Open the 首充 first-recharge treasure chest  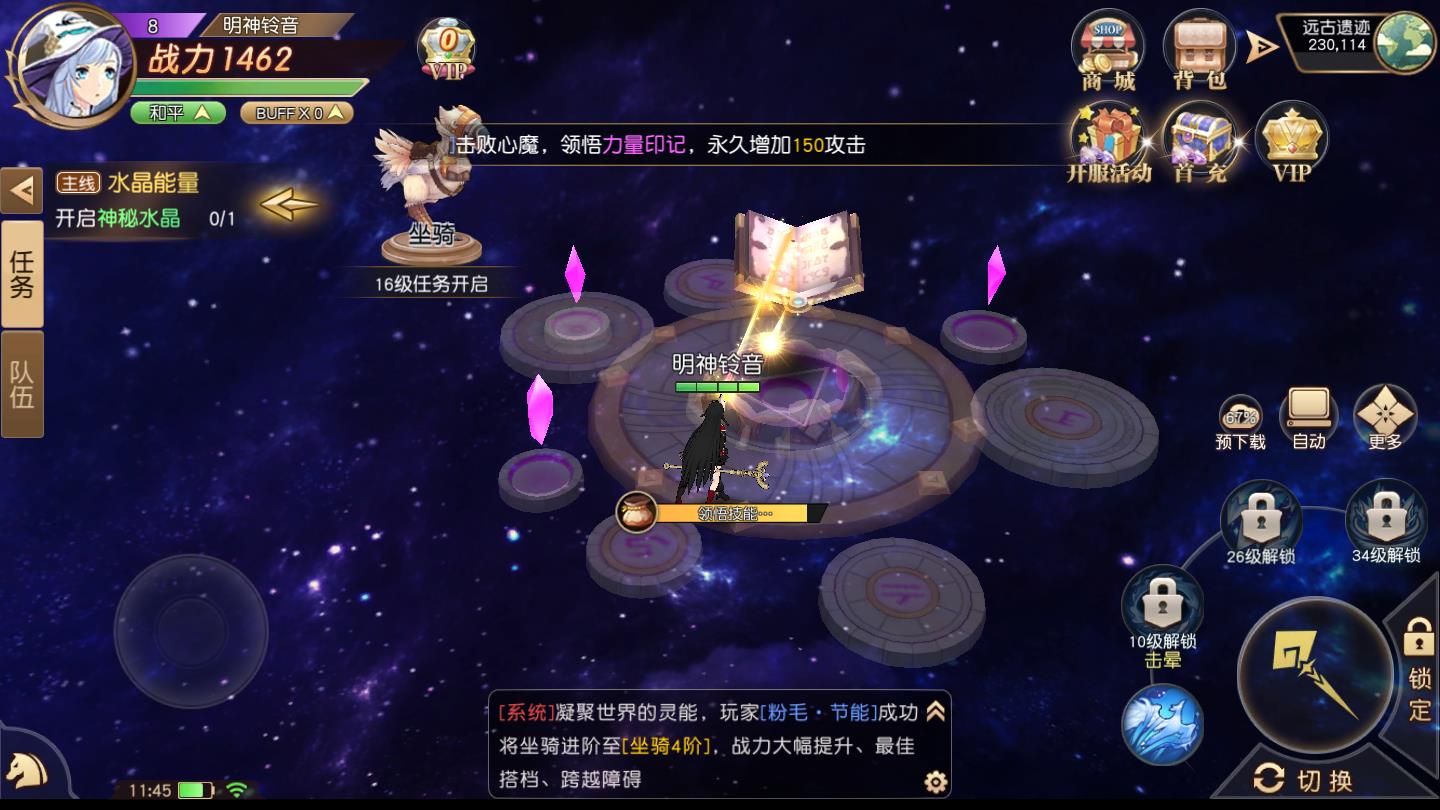[x=1200, y=142]
